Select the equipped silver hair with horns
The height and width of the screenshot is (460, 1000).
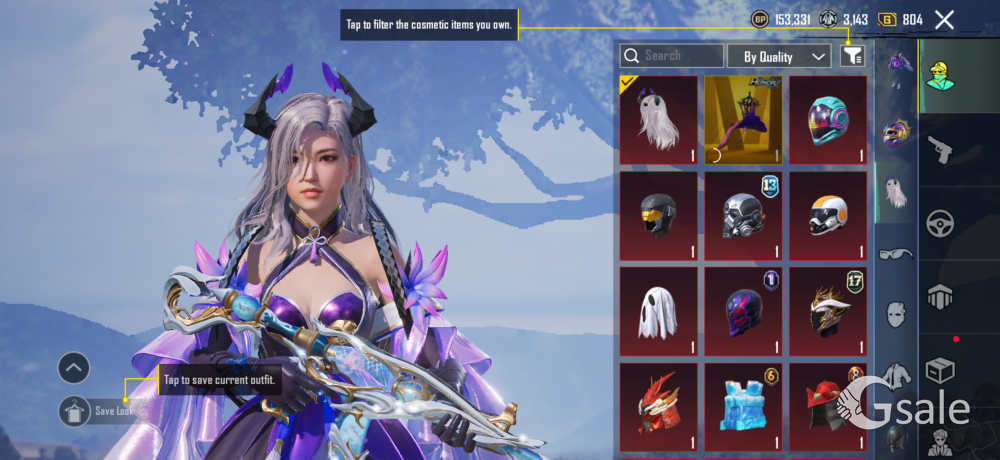click(x=658, y=120)
